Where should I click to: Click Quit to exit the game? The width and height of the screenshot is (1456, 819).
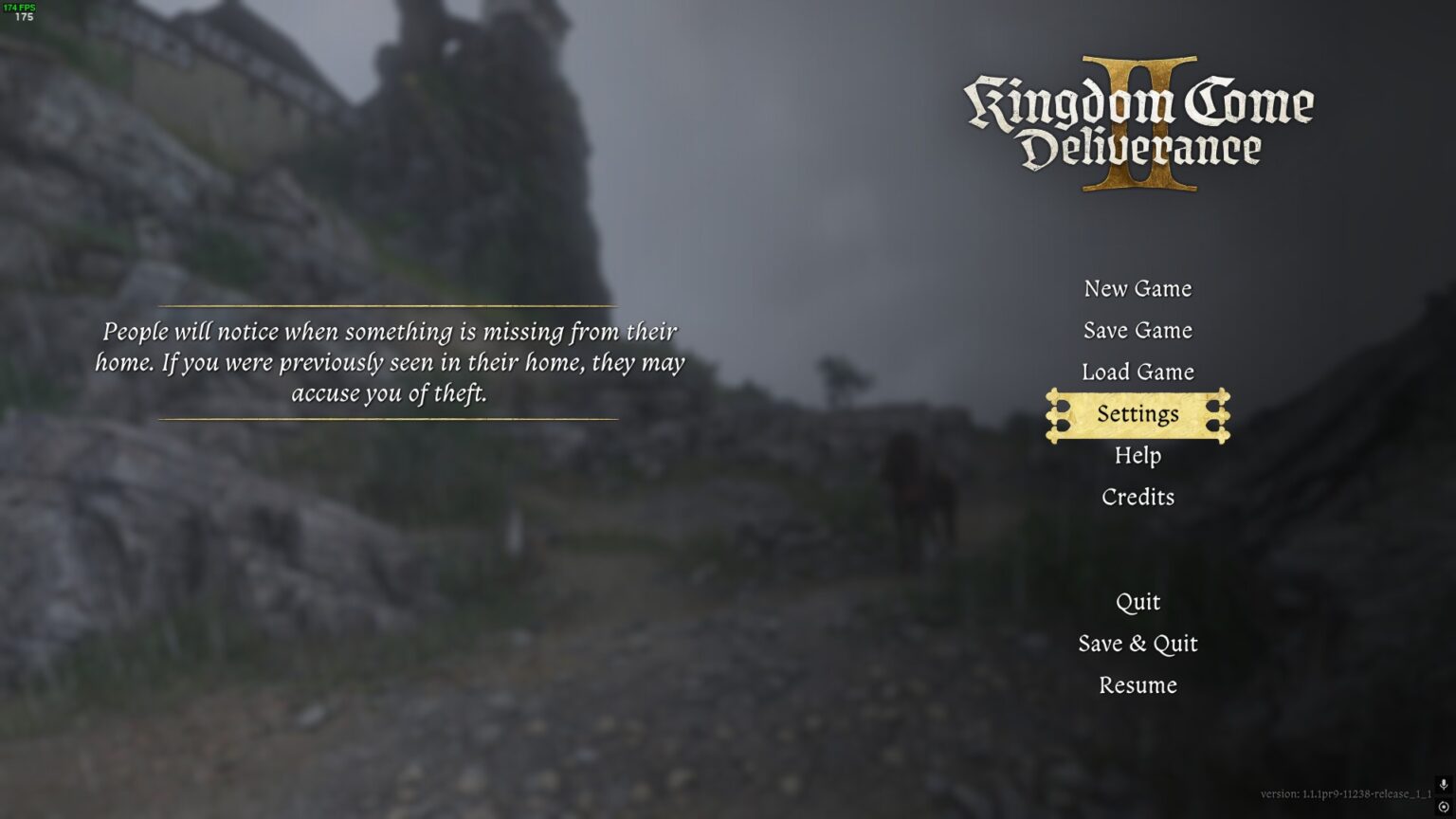pos(1138,602)
